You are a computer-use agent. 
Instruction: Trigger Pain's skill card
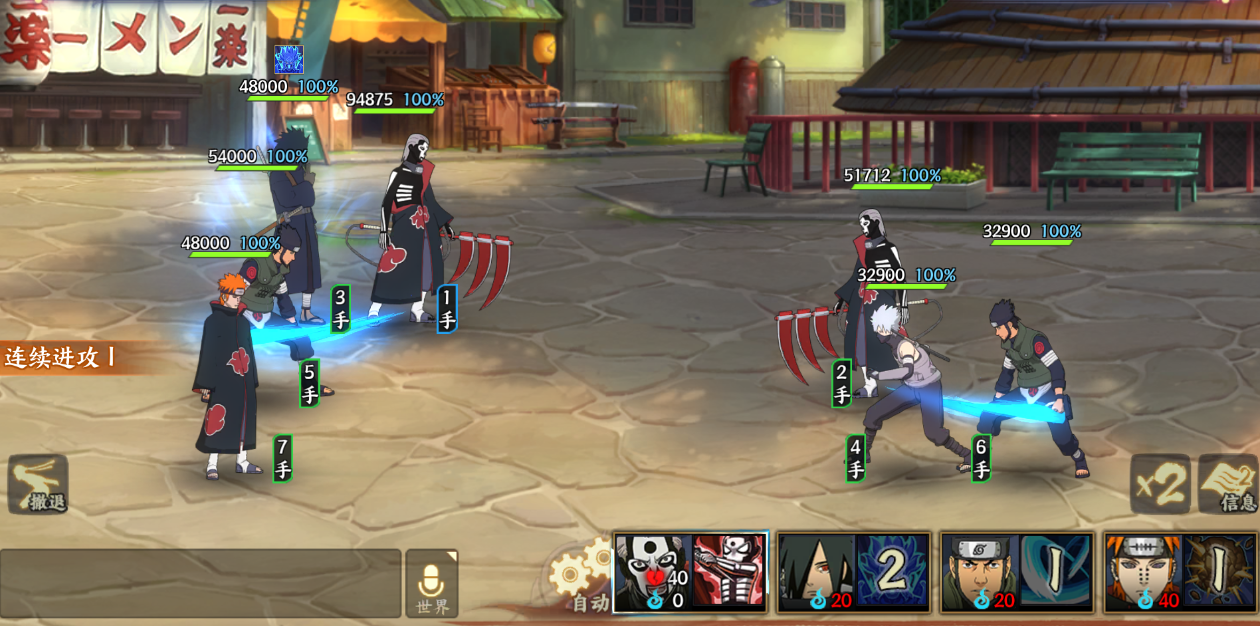pyautogui.click(x=1180, y=572)
